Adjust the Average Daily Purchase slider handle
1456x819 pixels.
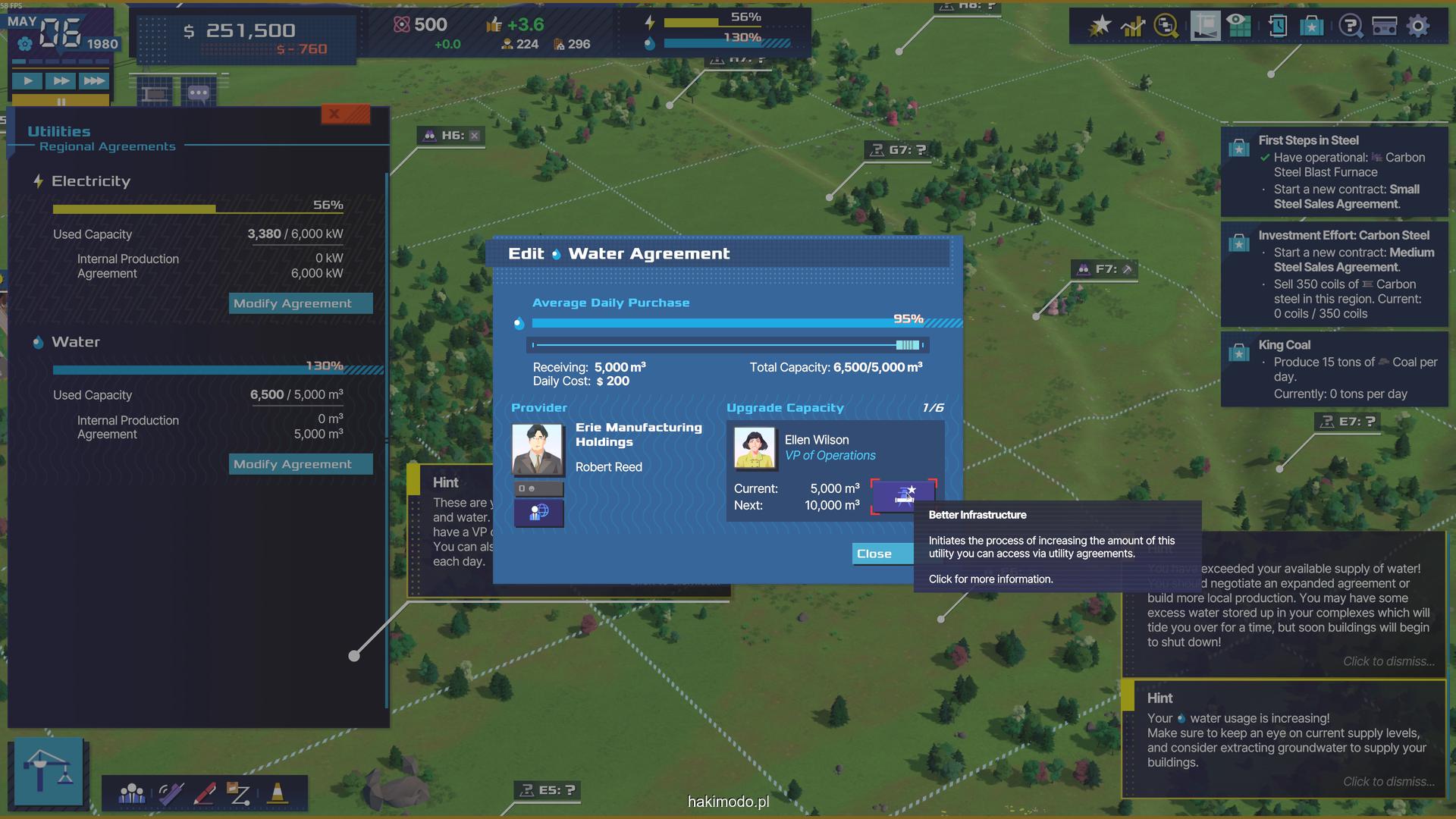tap(907, 345)
